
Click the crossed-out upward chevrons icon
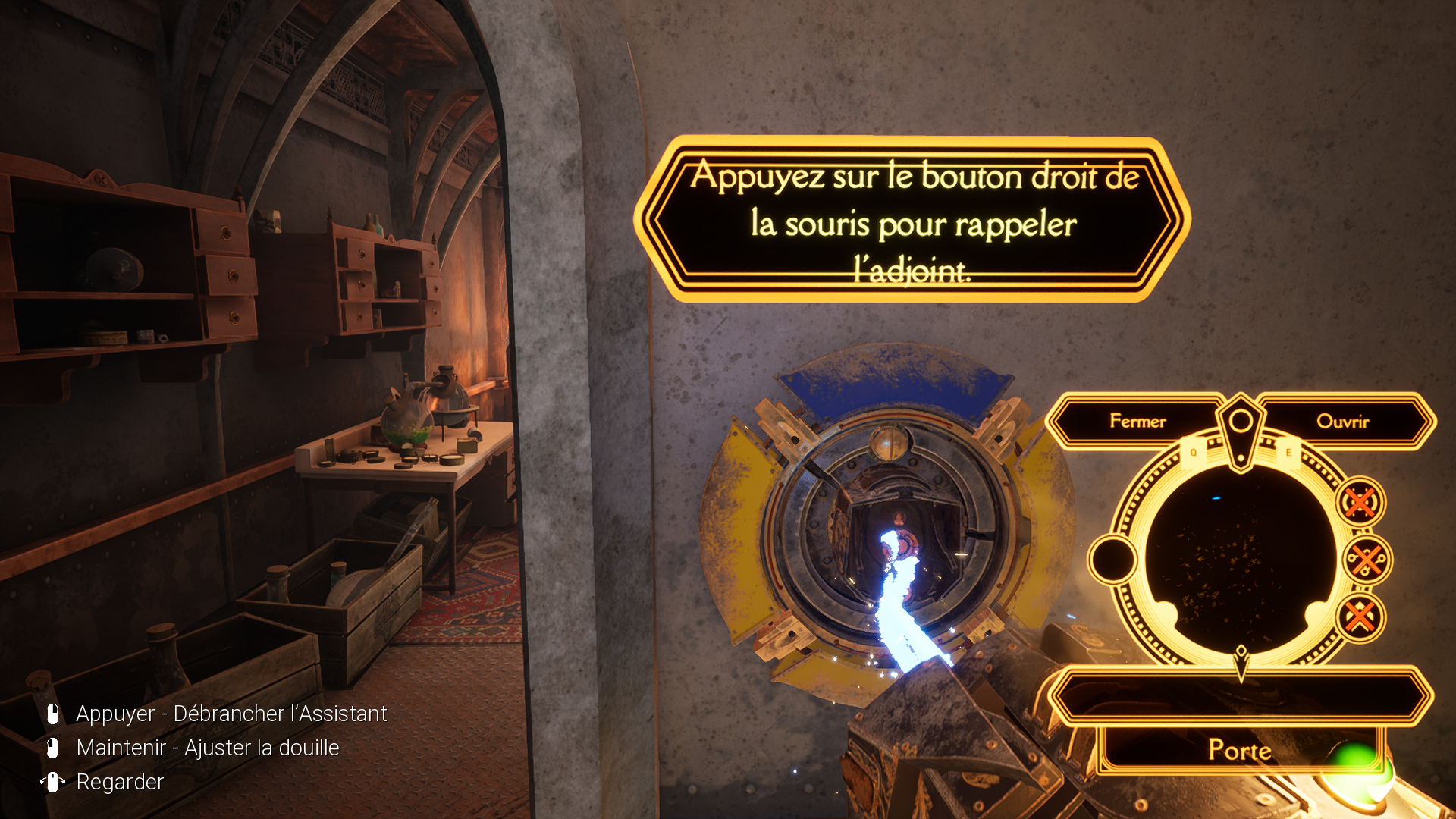point(1360,617)
